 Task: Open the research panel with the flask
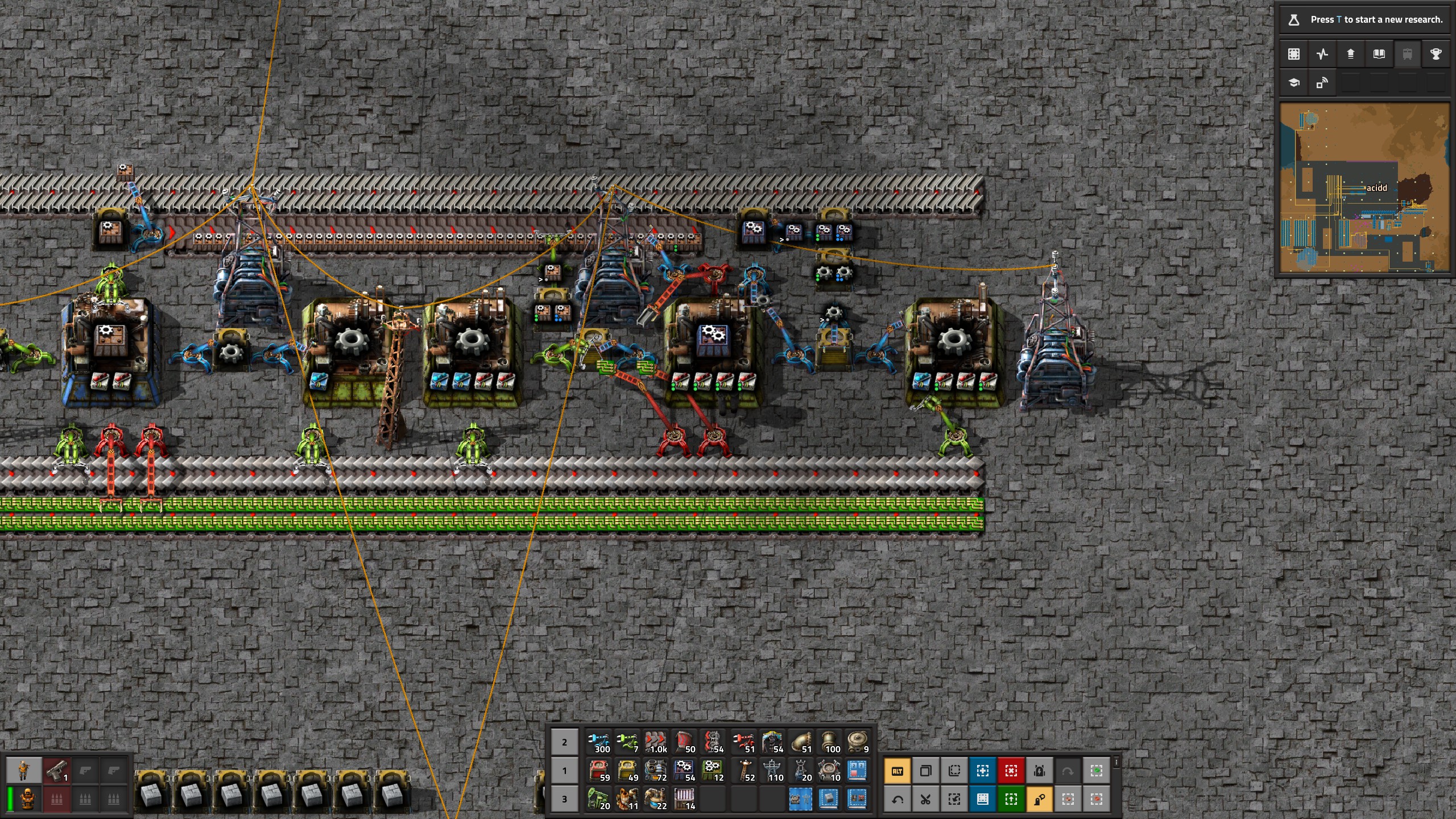click(1294, 20)
